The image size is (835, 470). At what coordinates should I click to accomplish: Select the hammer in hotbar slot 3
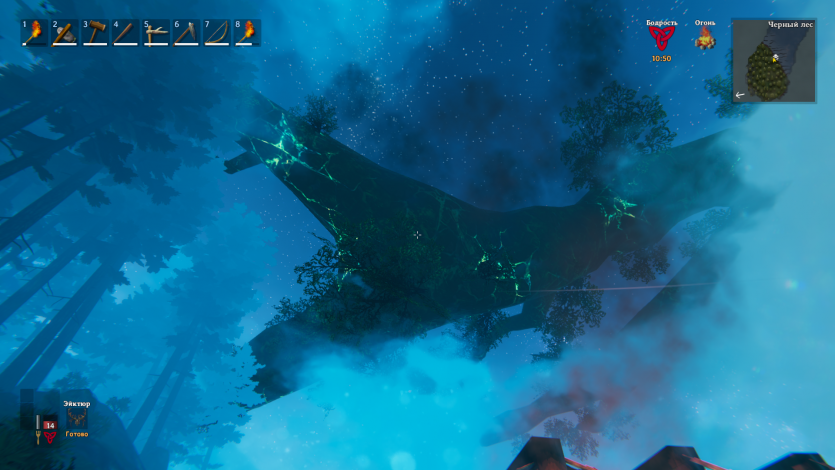[95, 33]
